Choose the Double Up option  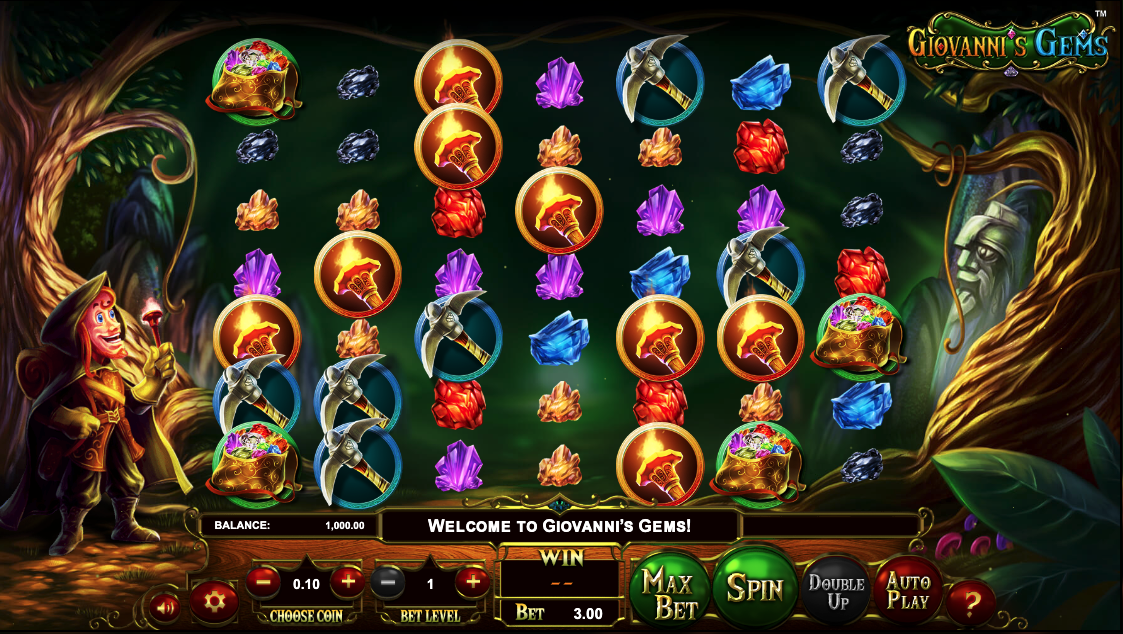tap(836, 591)
